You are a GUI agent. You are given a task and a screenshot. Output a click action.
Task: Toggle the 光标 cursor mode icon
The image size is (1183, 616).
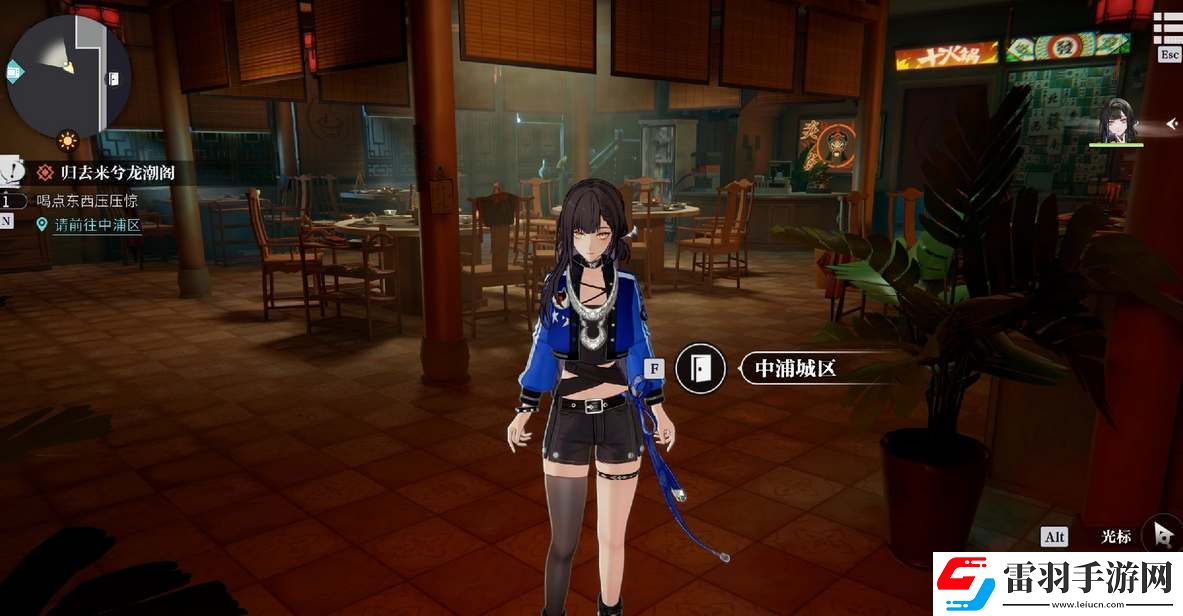coord(1164,536)
